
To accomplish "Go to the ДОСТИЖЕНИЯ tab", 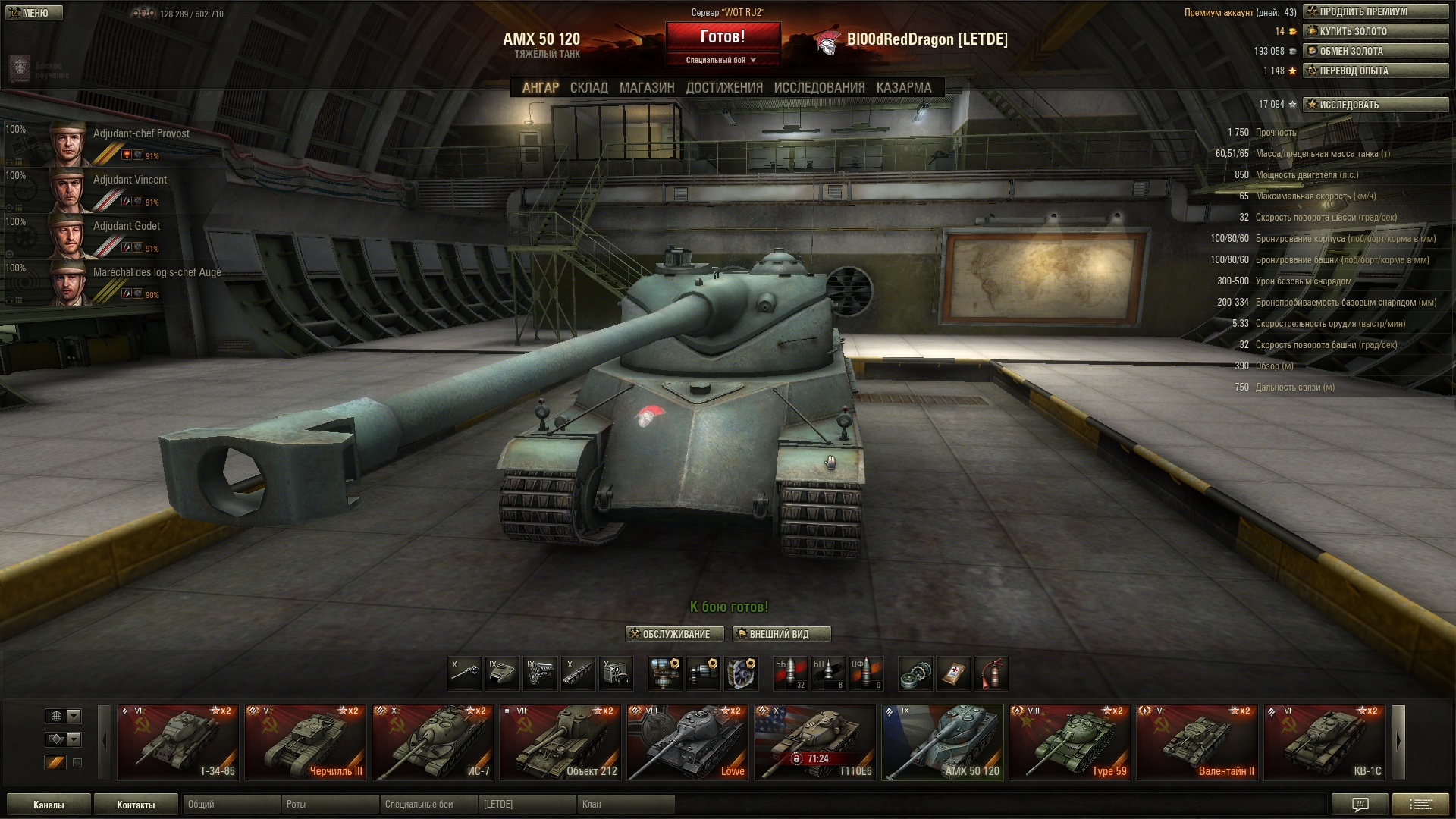I will tap(724, 88).
